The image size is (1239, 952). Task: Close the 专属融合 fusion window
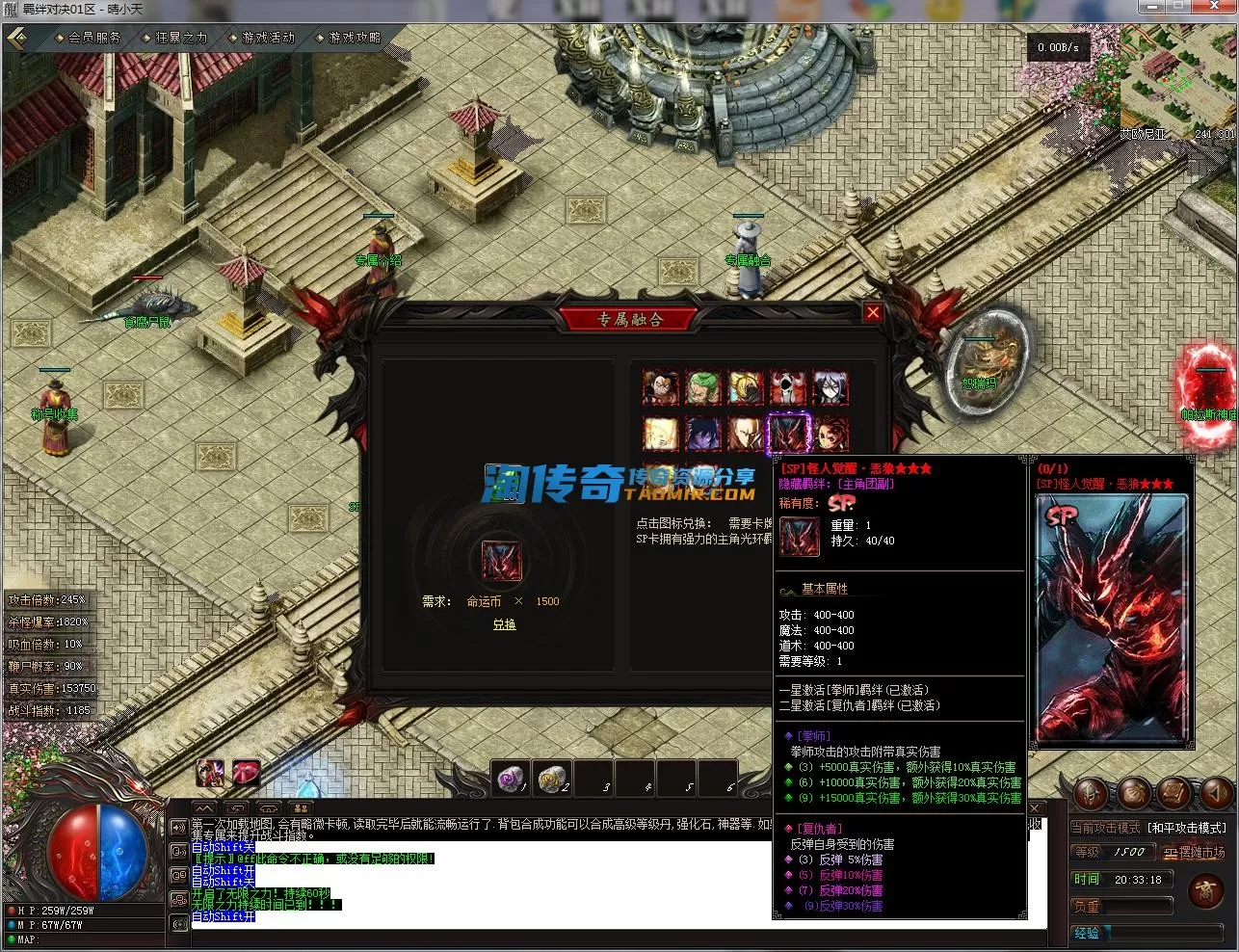[873, 312]
